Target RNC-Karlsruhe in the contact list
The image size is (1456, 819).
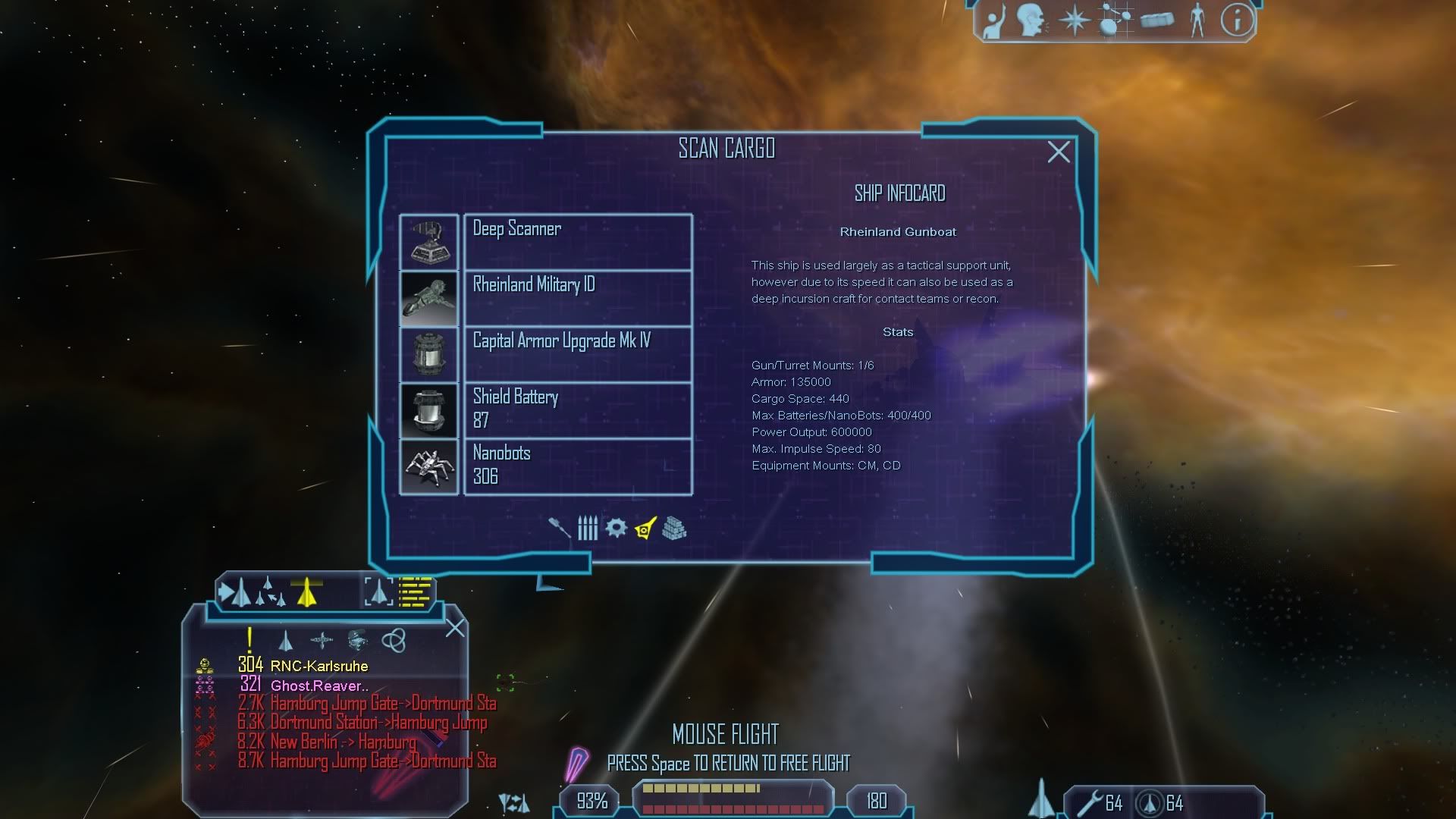318,666
